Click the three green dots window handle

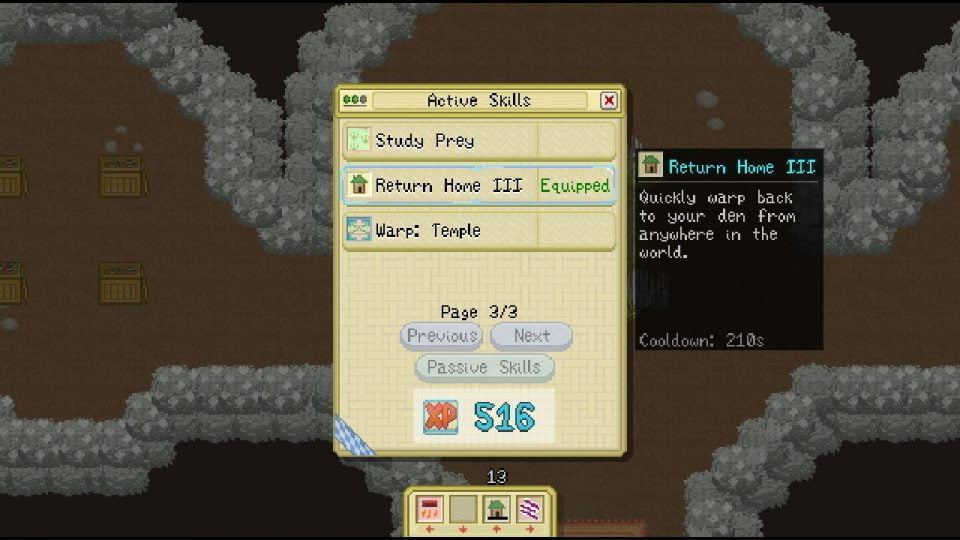[355, 100]
